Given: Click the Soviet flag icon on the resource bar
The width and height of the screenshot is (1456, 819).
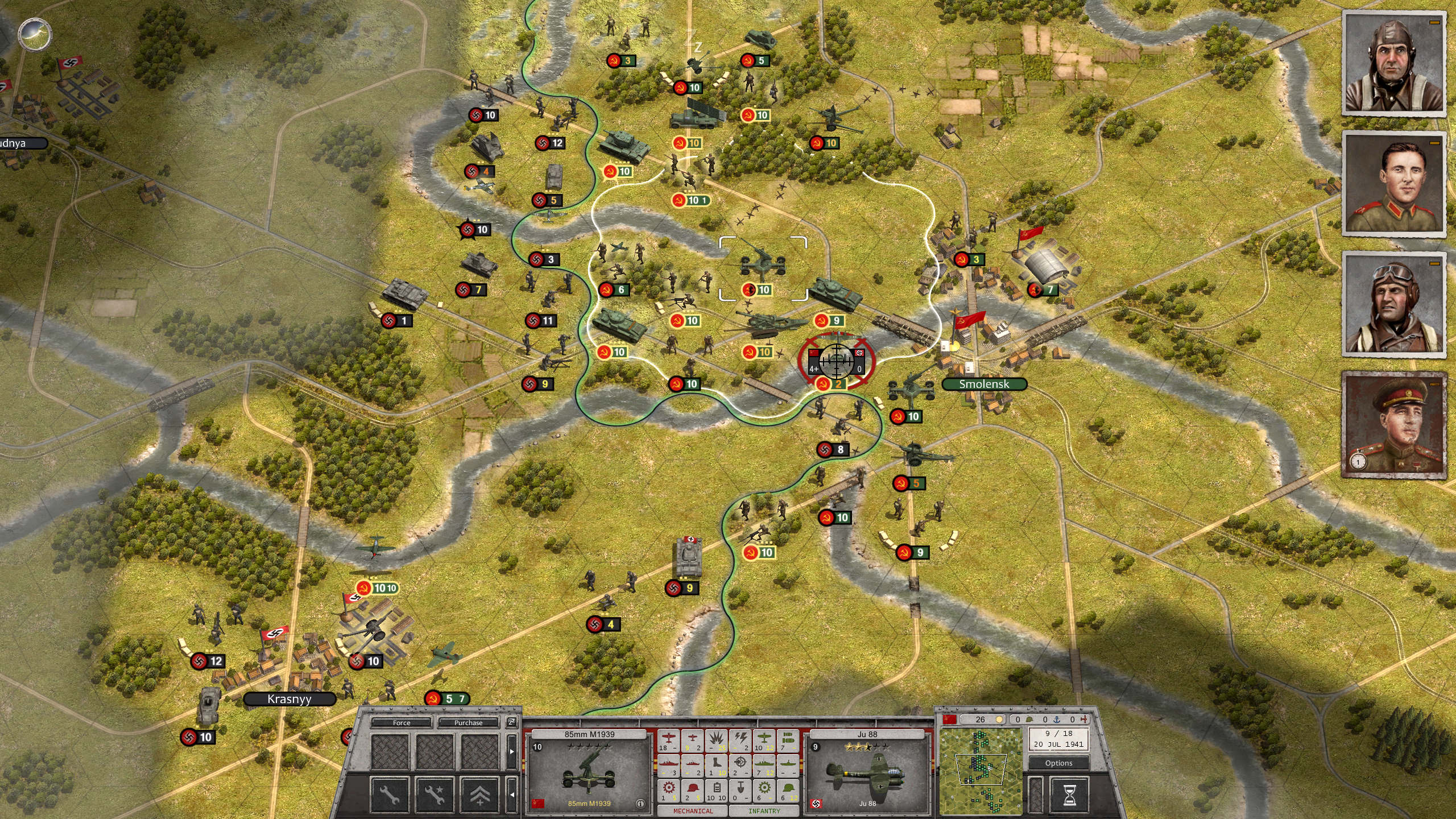Looking at the screenshot, I should (949, 719).
